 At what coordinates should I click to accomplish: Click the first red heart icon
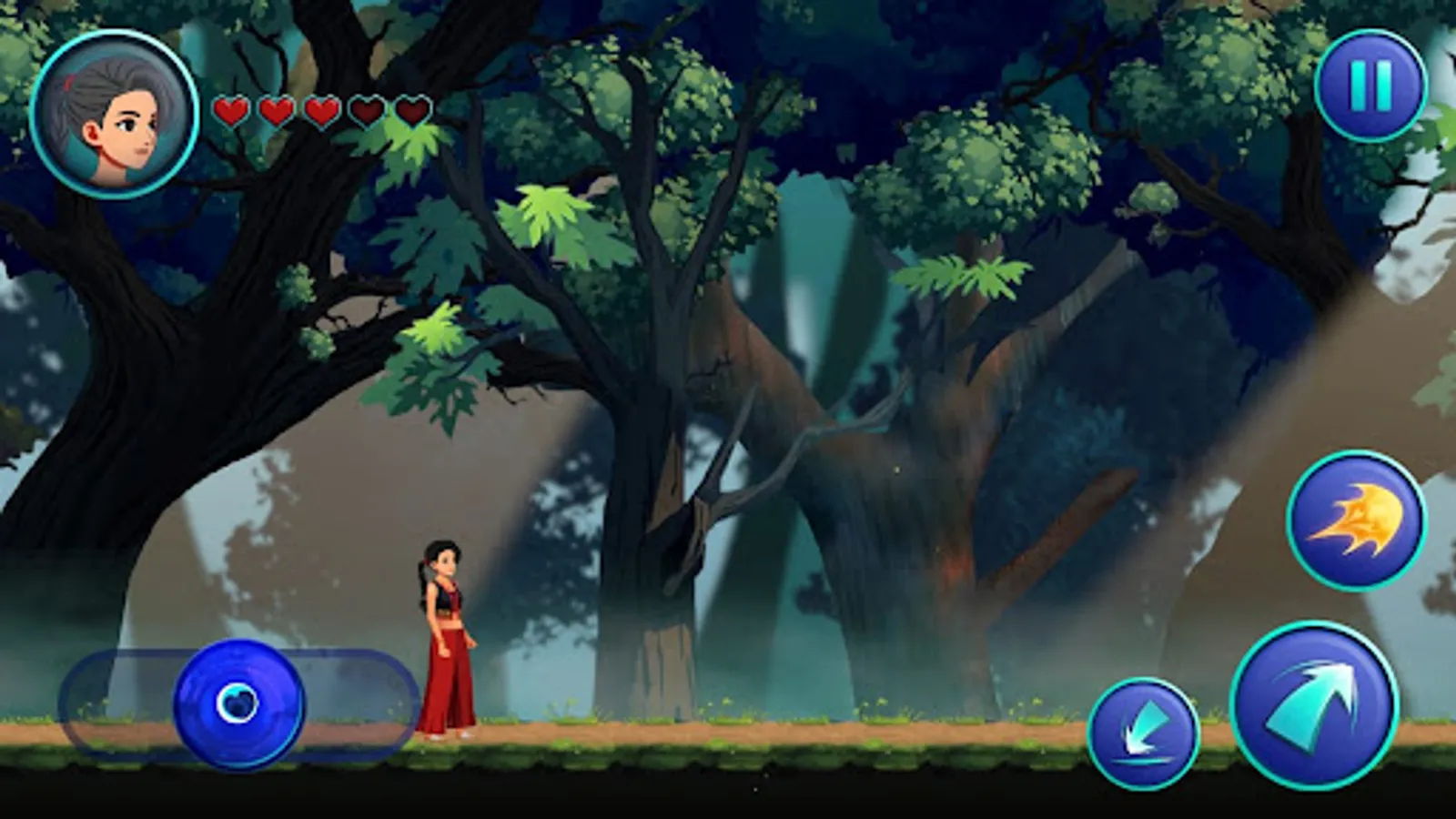pyautogui.click(x=232, y=113)
